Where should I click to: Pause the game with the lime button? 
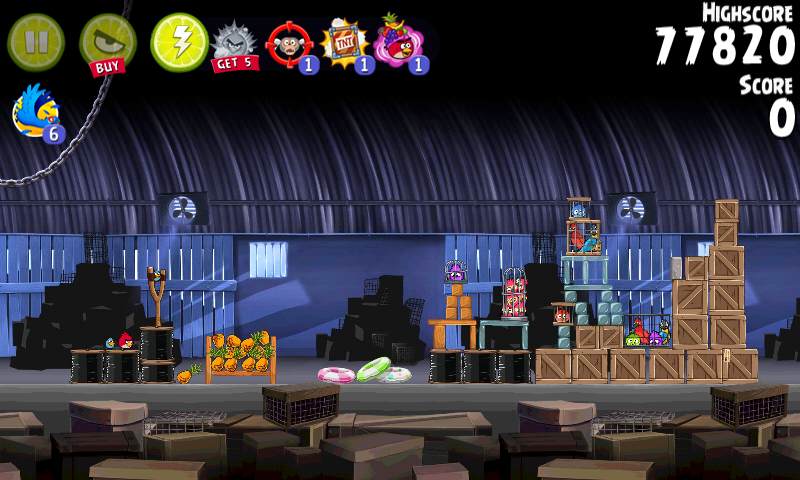[x=36, y=42]
